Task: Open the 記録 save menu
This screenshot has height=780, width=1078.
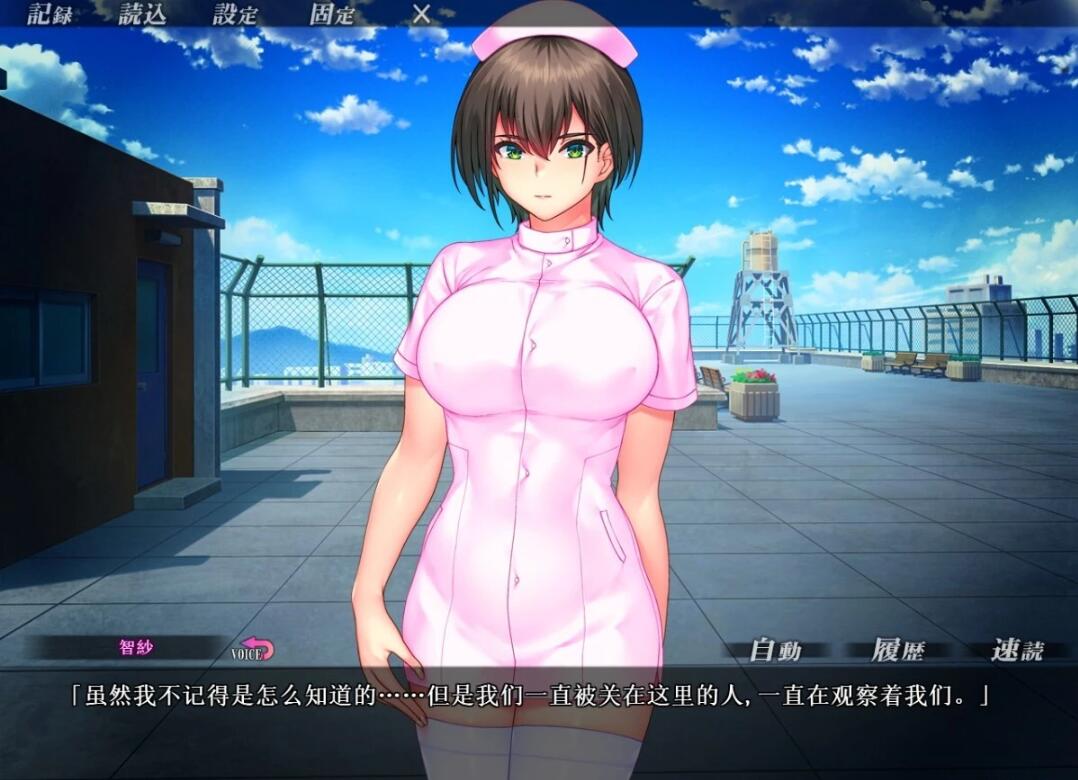Action: coord(50,14)
